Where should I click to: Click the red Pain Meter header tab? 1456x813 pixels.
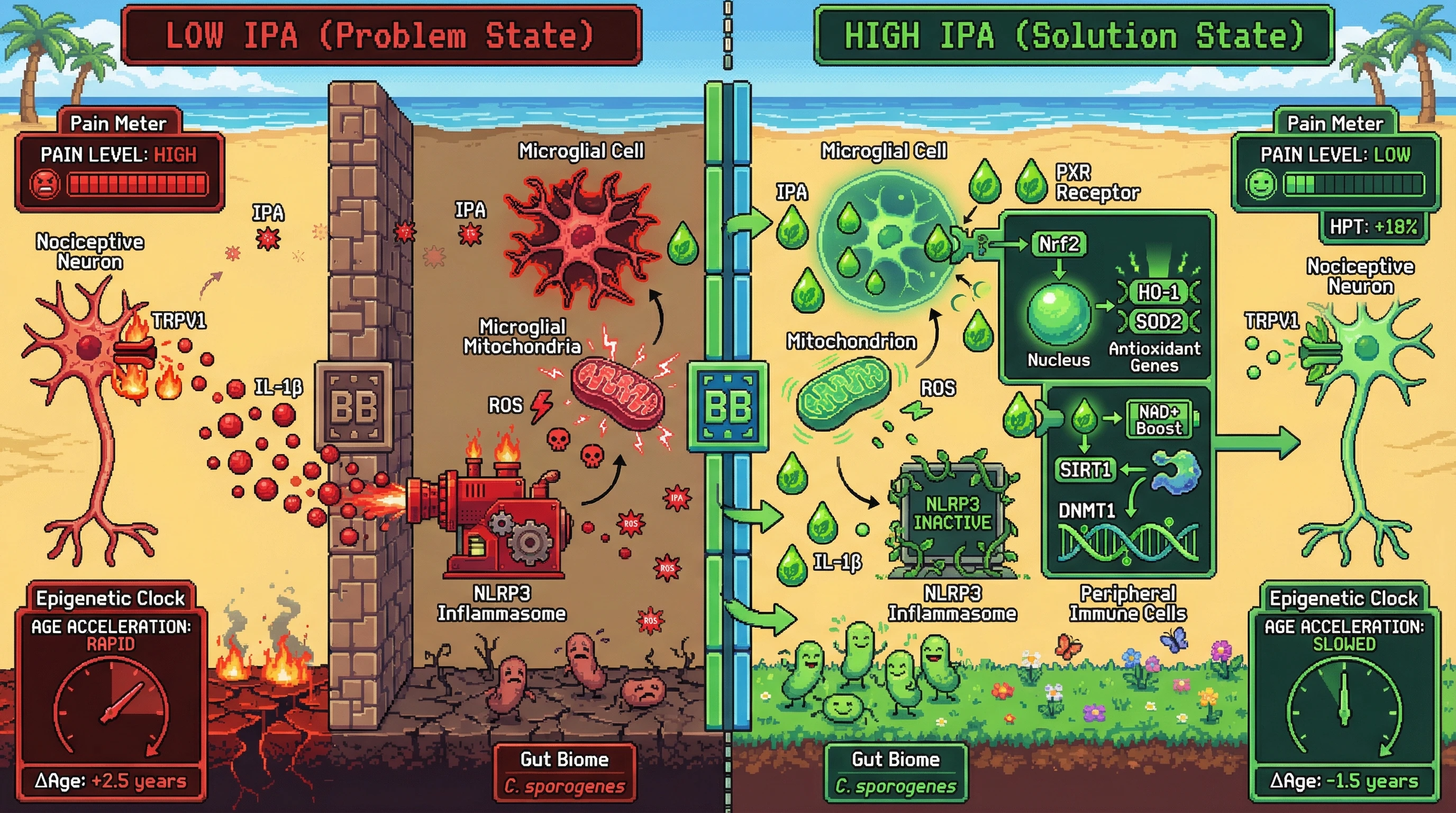[x=118, y=123]
